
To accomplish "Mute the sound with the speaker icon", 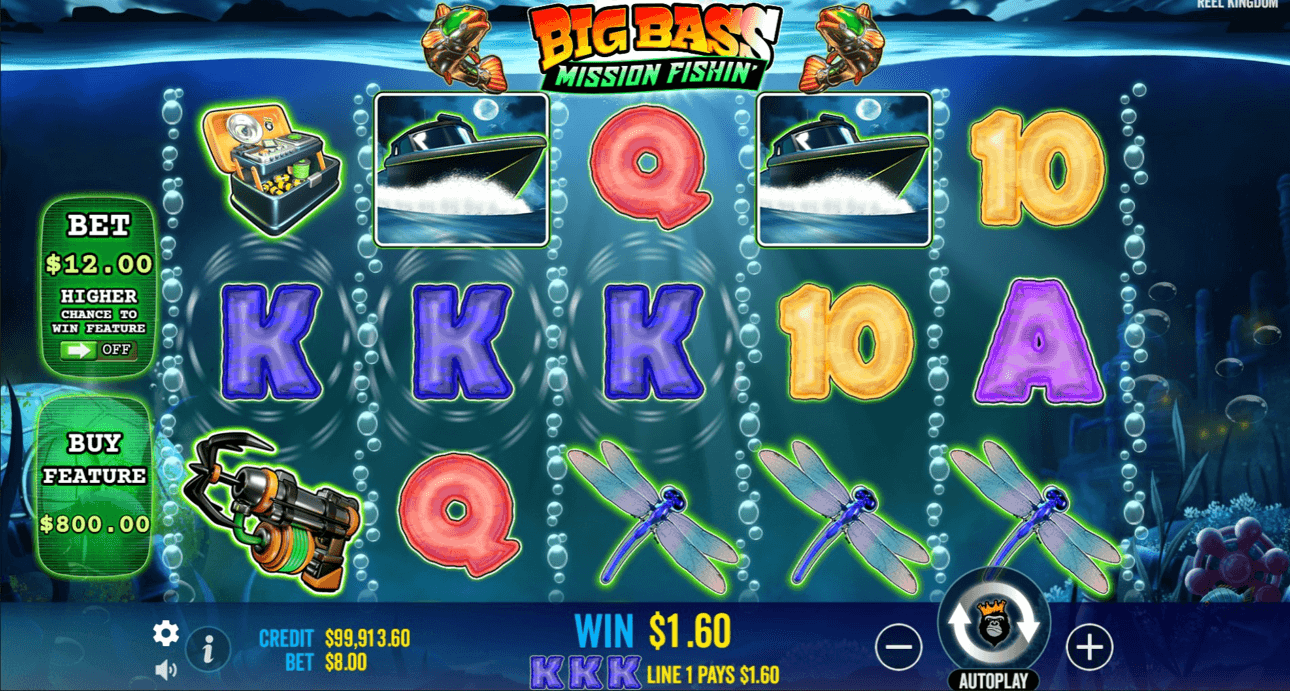I will point(165,669).
